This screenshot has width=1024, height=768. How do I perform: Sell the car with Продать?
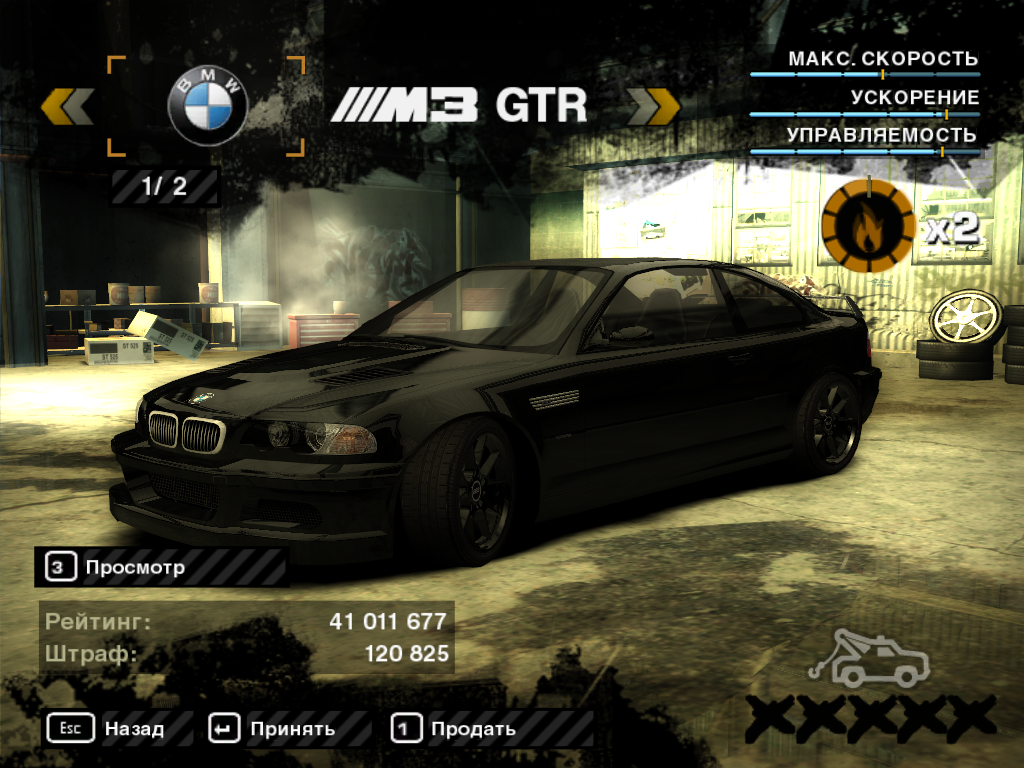(454, 728)
